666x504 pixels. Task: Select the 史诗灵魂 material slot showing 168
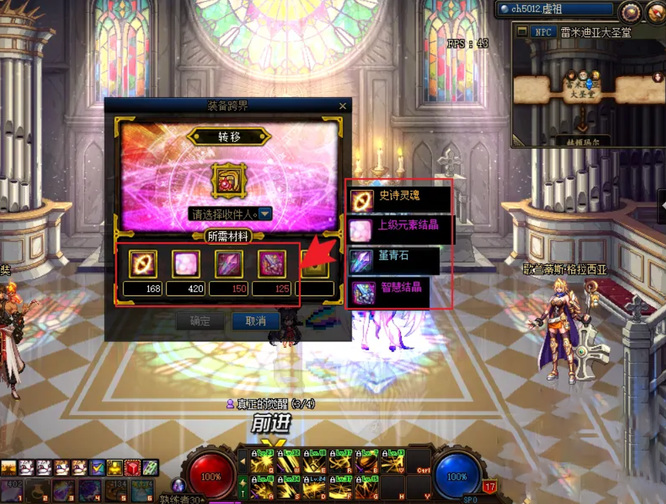[143, 264]
